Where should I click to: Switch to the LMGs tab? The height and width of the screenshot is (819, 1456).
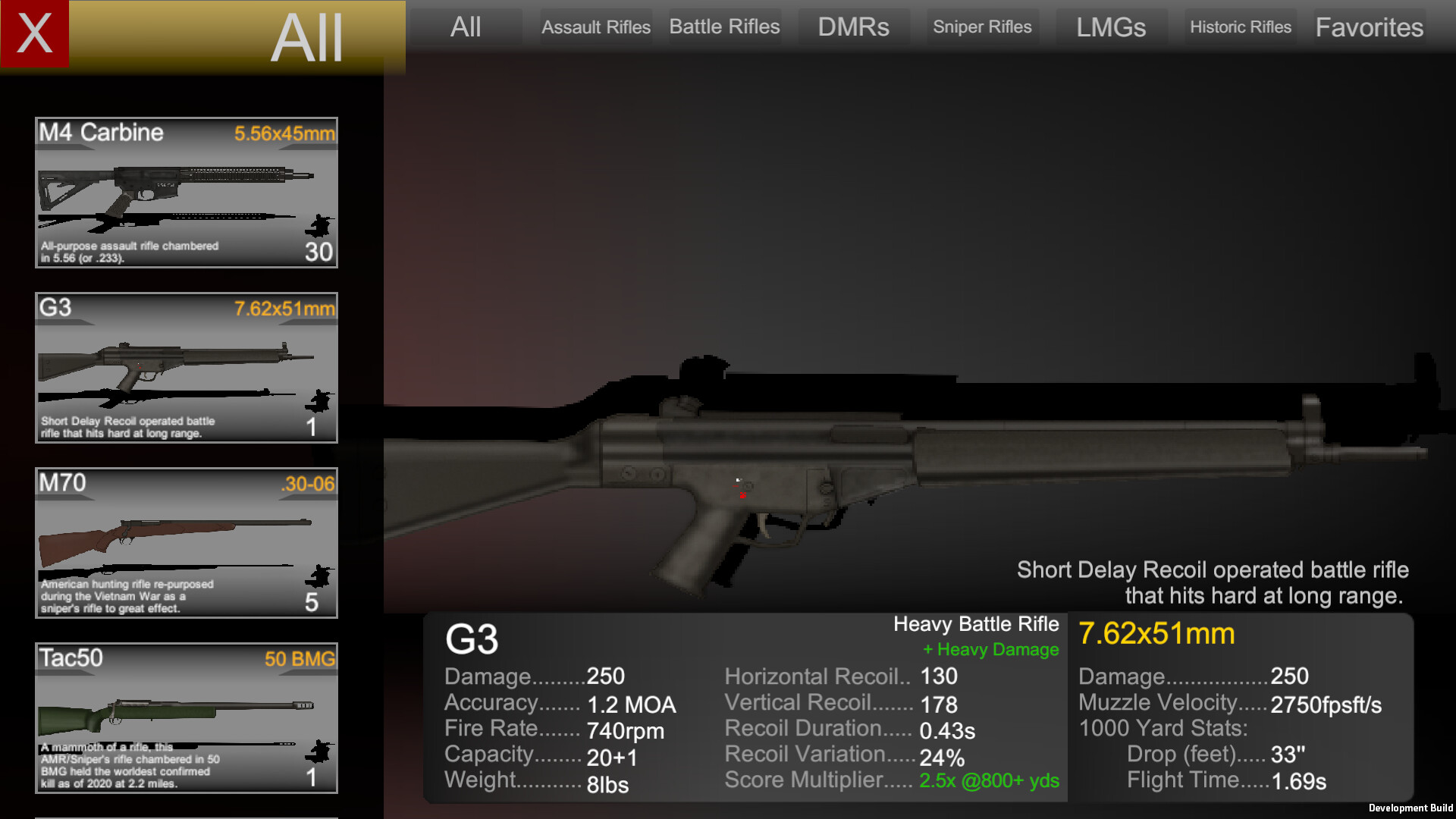[1110, 27]
